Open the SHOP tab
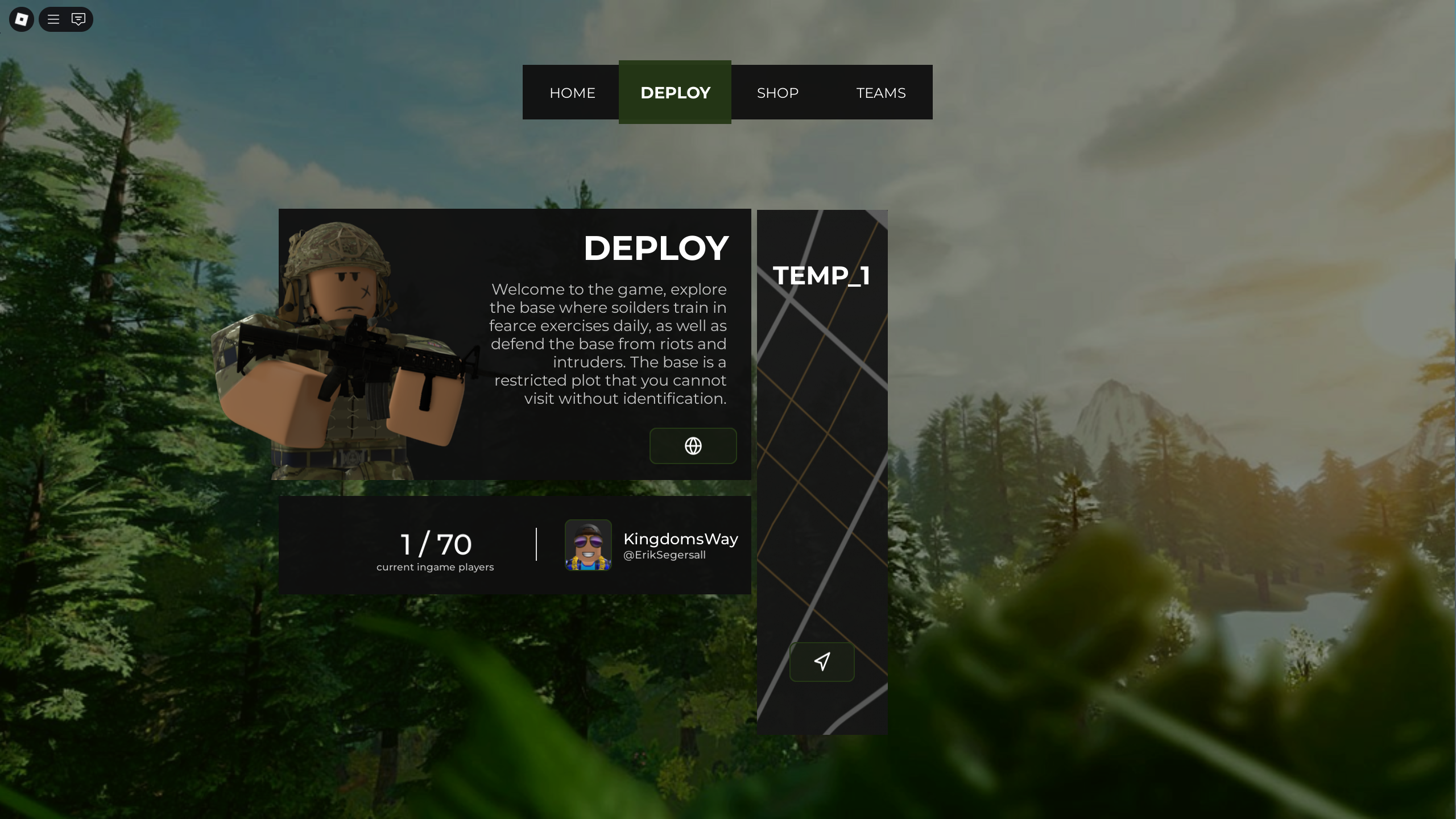This screenshot has width=1456, height=819. pyautogui.click(x=777, y=92)
